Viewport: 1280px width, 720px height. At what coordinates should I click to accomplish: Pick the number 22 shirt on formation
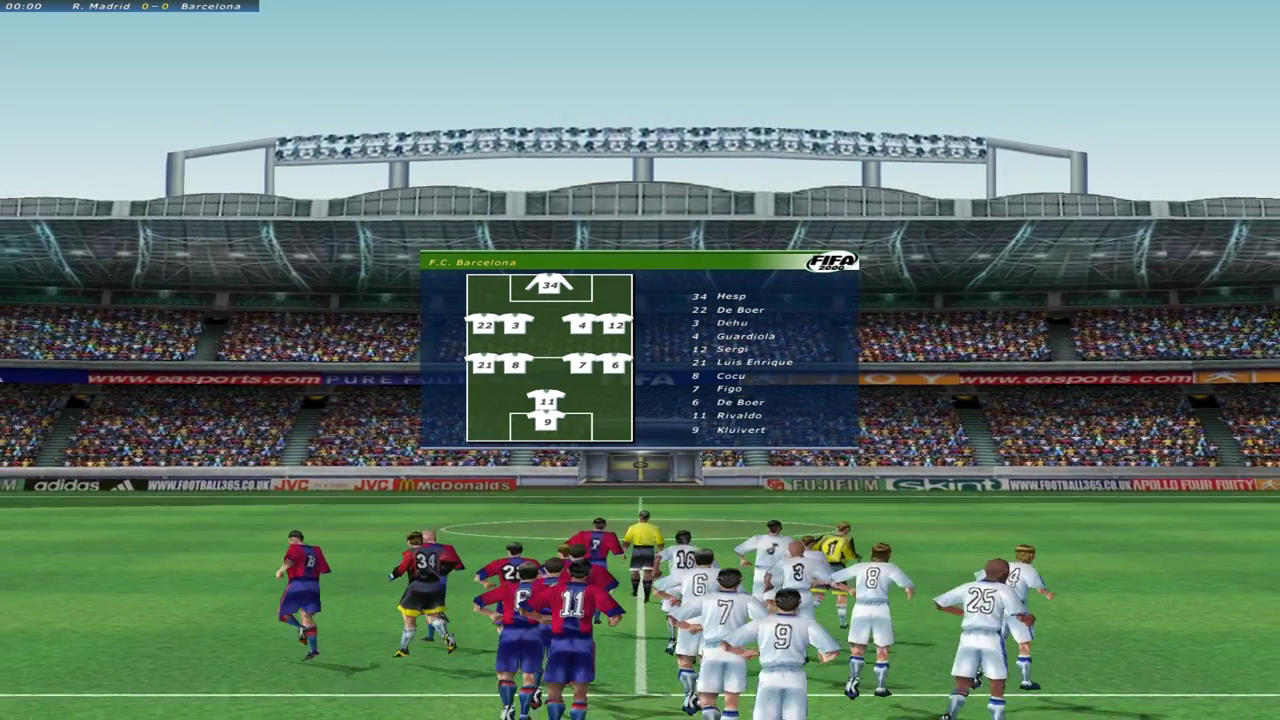point(484,325)
